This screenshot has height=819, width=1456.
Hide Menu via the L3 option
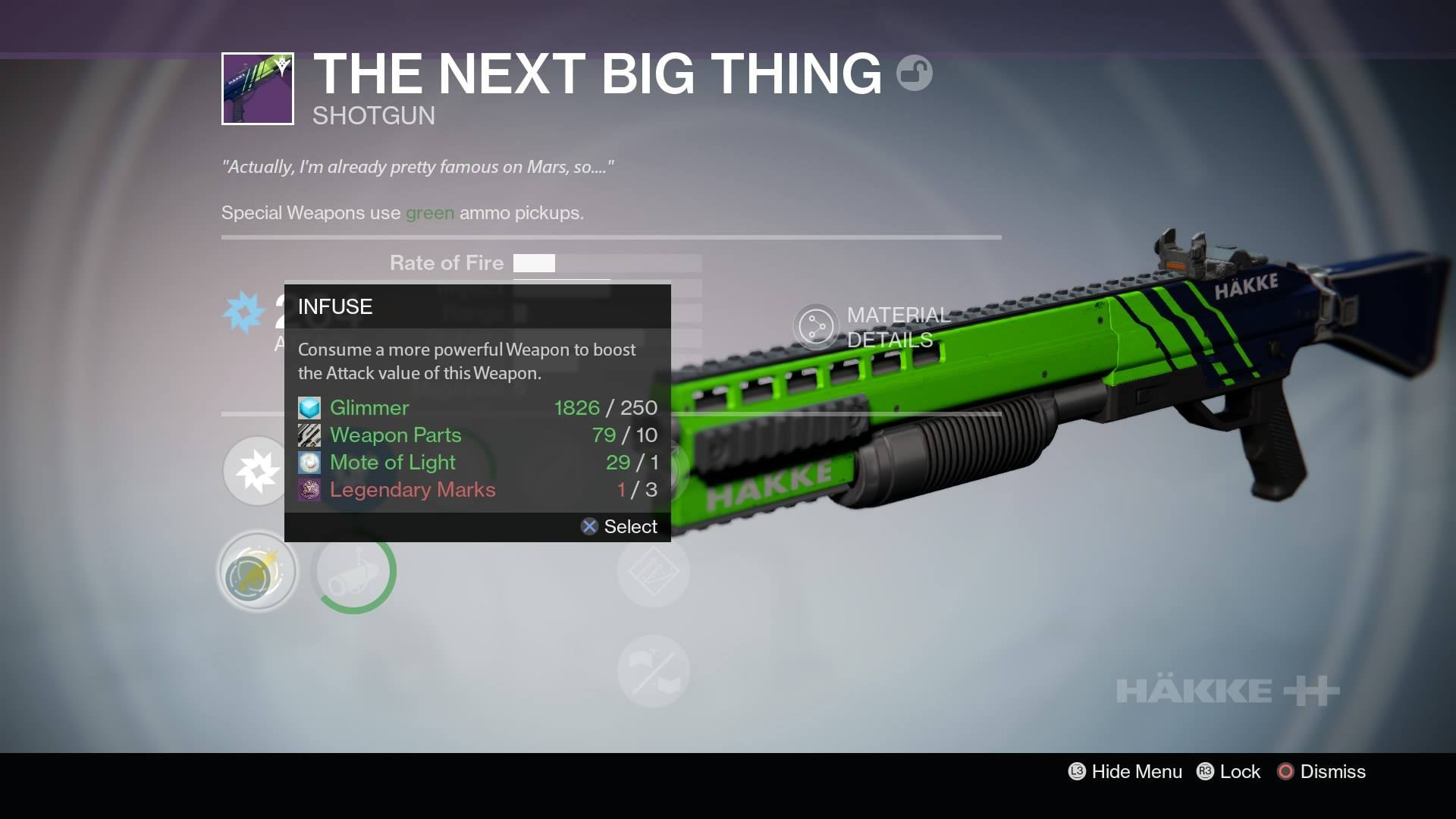[1125, 771]
